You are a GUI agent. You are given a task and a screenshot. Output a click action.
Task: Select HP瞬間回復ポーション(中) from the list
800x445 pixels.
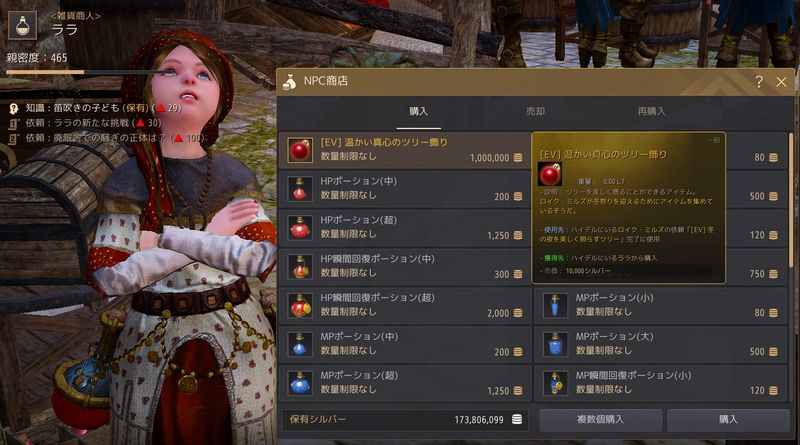point(403,266)
